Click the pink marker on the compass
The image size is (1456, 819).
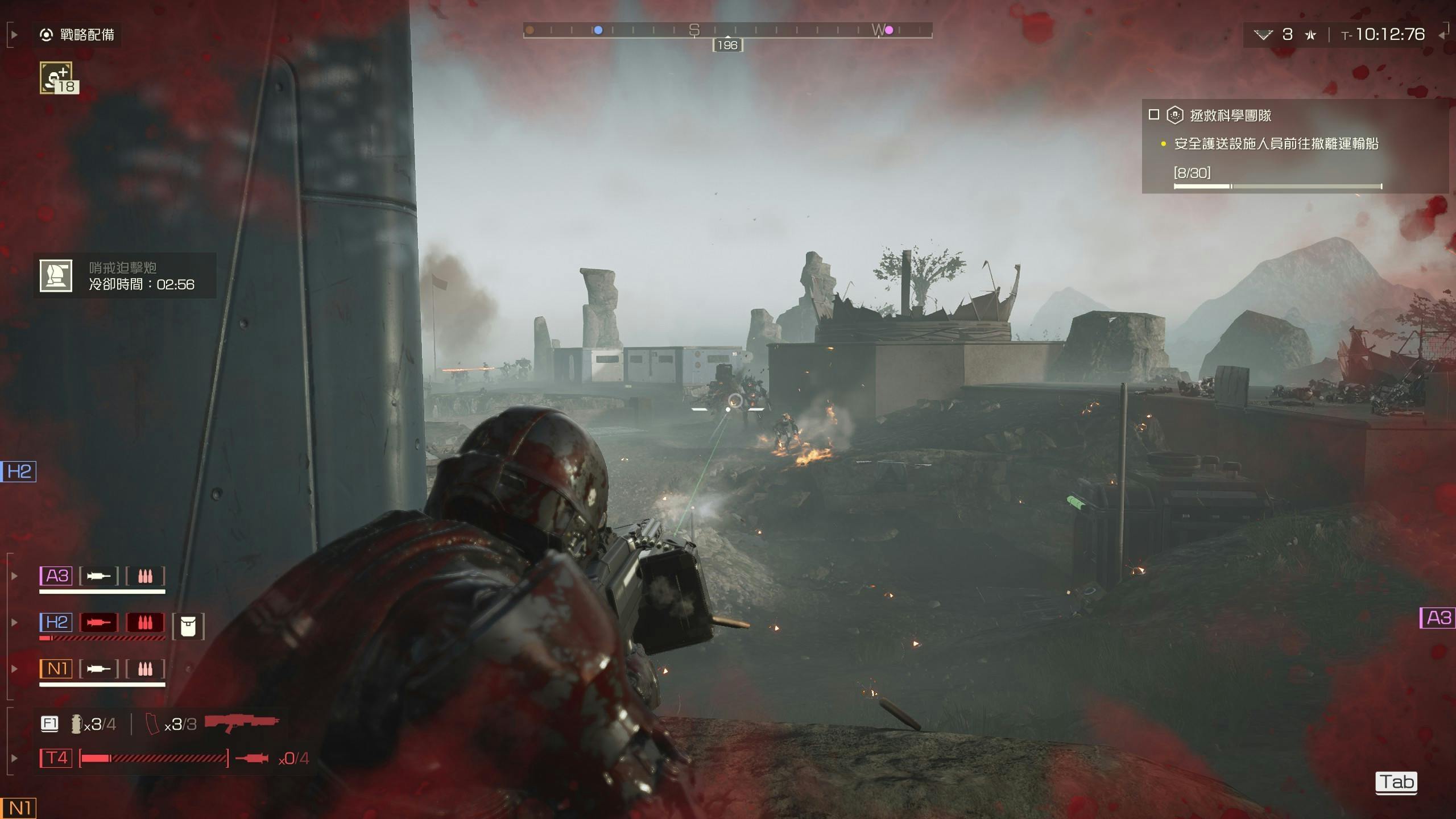click(889, 30)
